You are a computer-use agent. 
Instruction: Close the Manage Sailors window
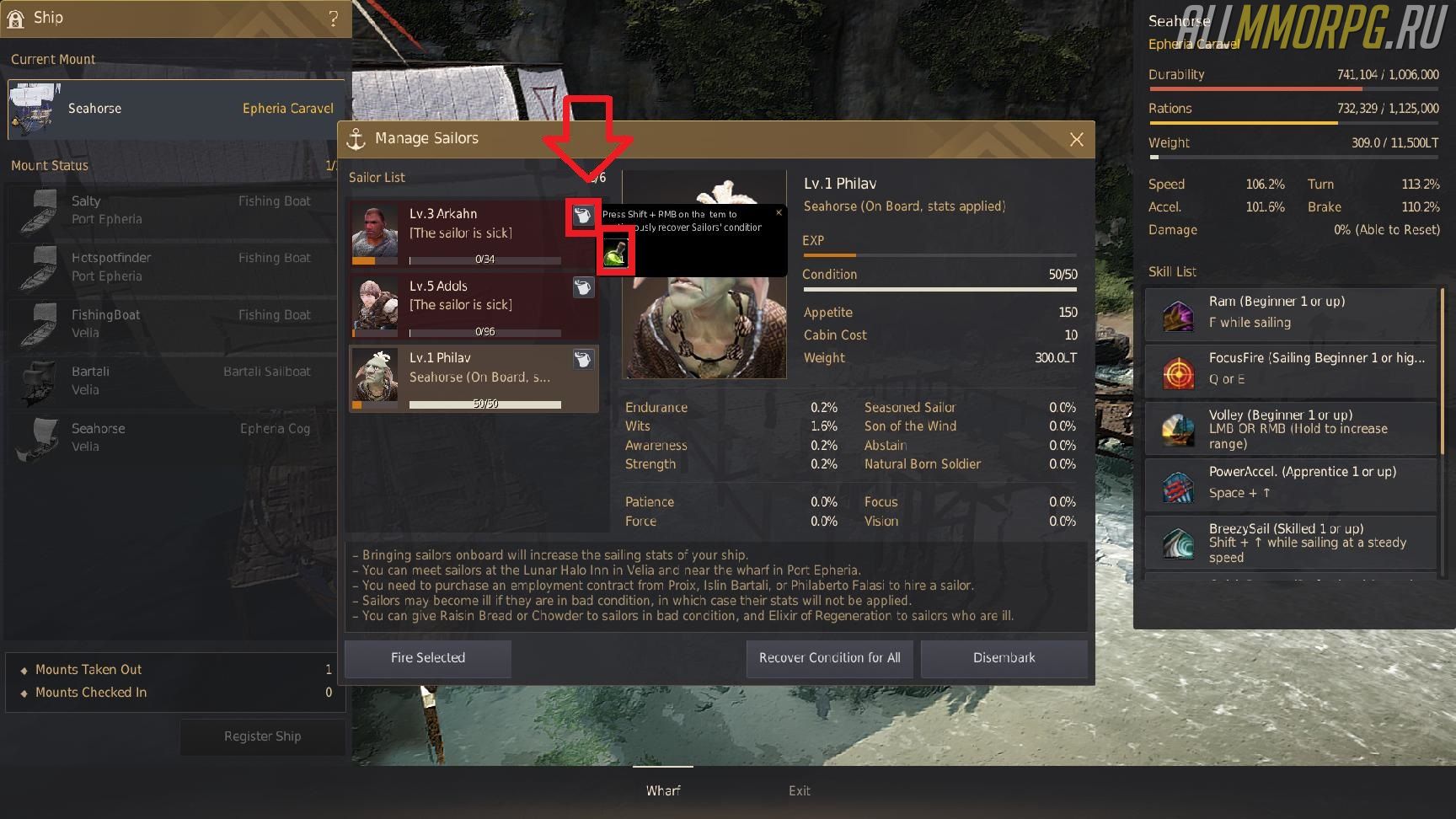[1076, 140]
